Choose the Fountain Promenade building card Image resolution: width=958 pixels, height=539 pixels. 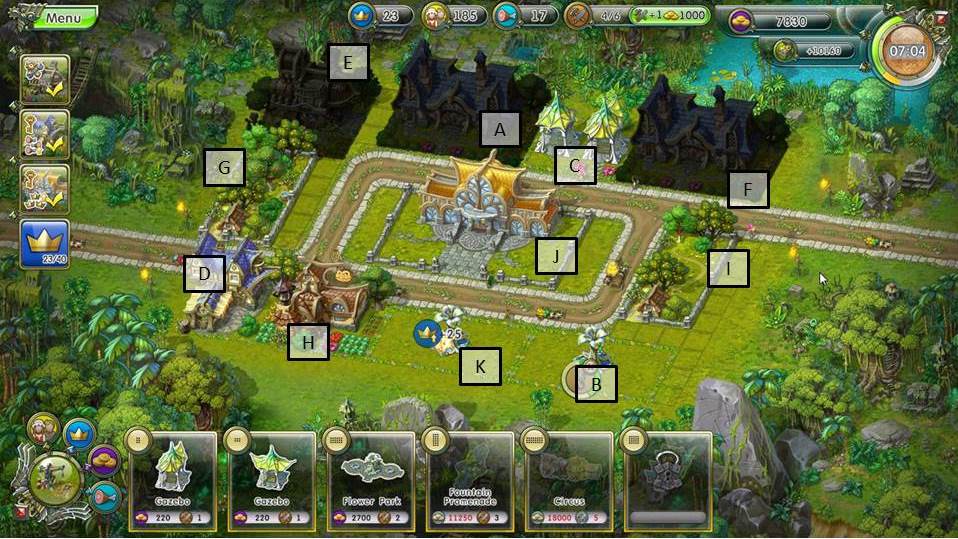(468, 478)
